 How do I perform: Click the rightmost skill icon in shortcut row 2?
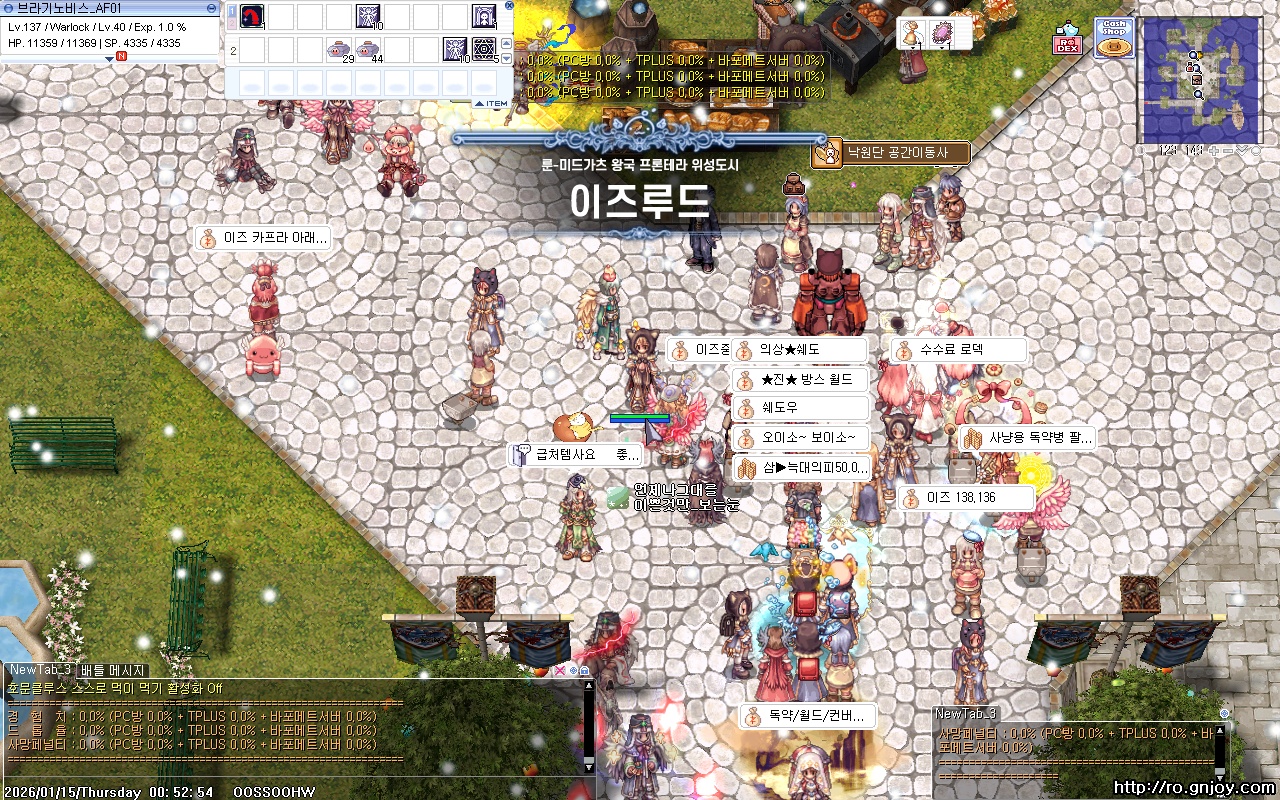pyautogui.click(x=484, y=48)
